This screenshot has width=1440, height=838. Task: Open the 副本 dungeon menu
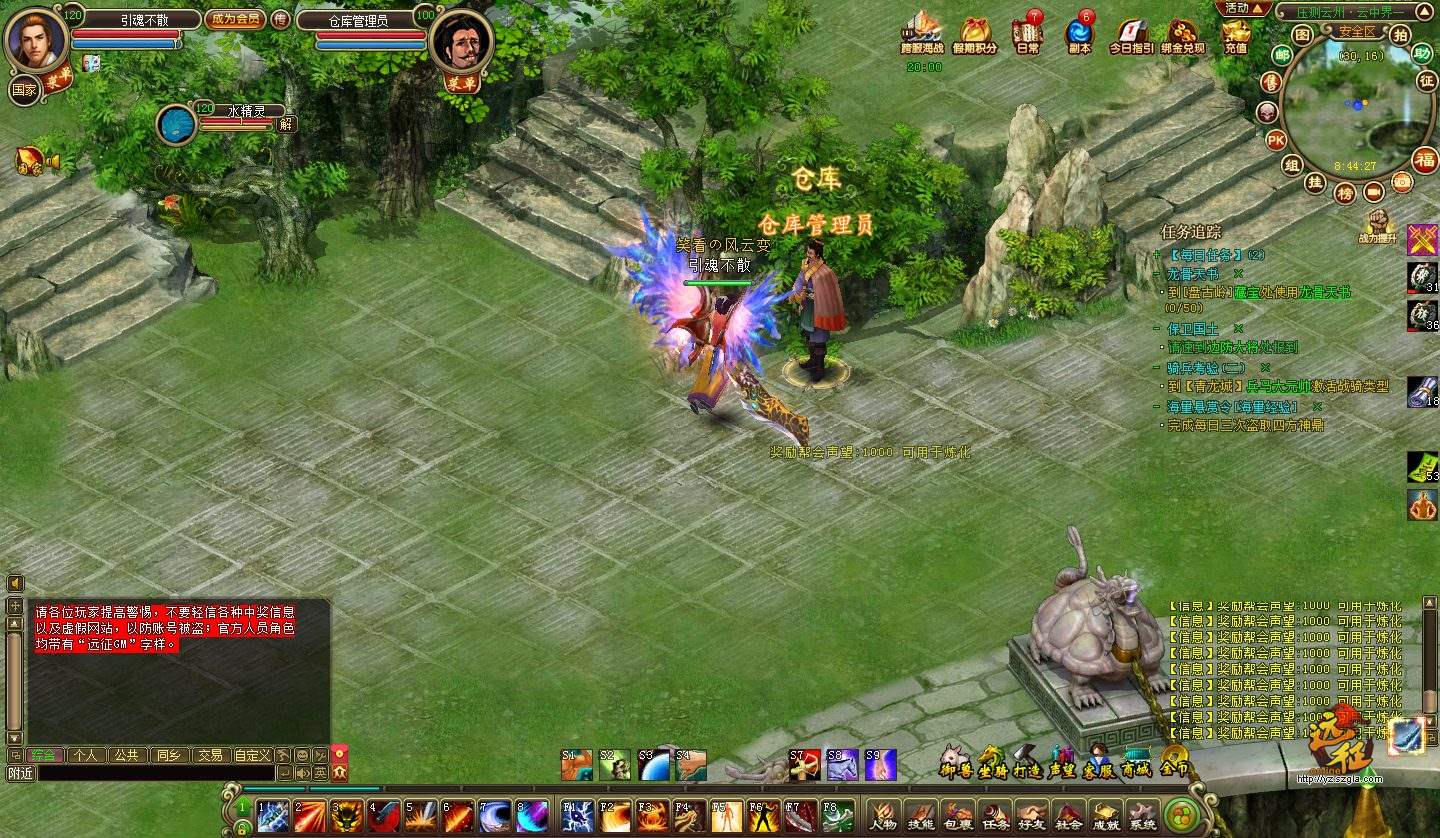click(1079, 34)
